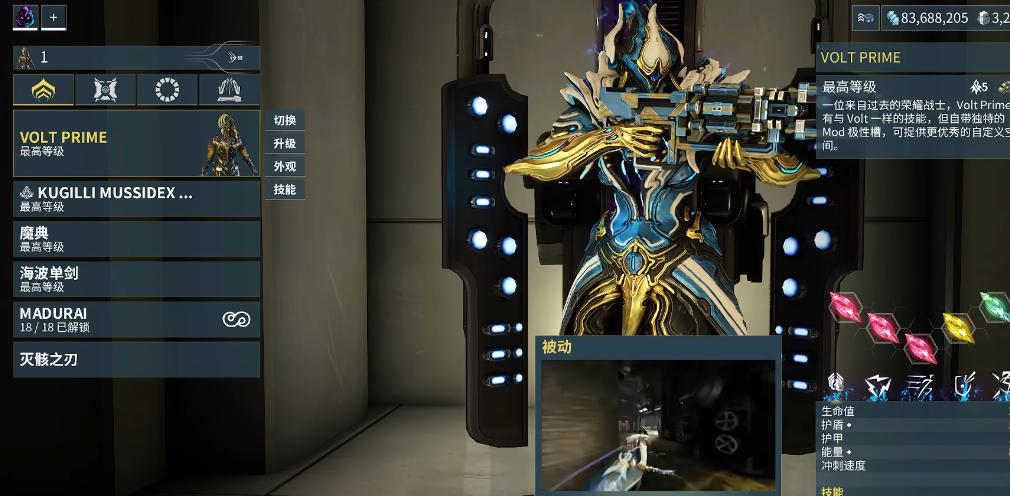The height and width of the screenshot is (496, 1010).
Task: Choose the 魔典 weapon slot
Action: (136, 239)
